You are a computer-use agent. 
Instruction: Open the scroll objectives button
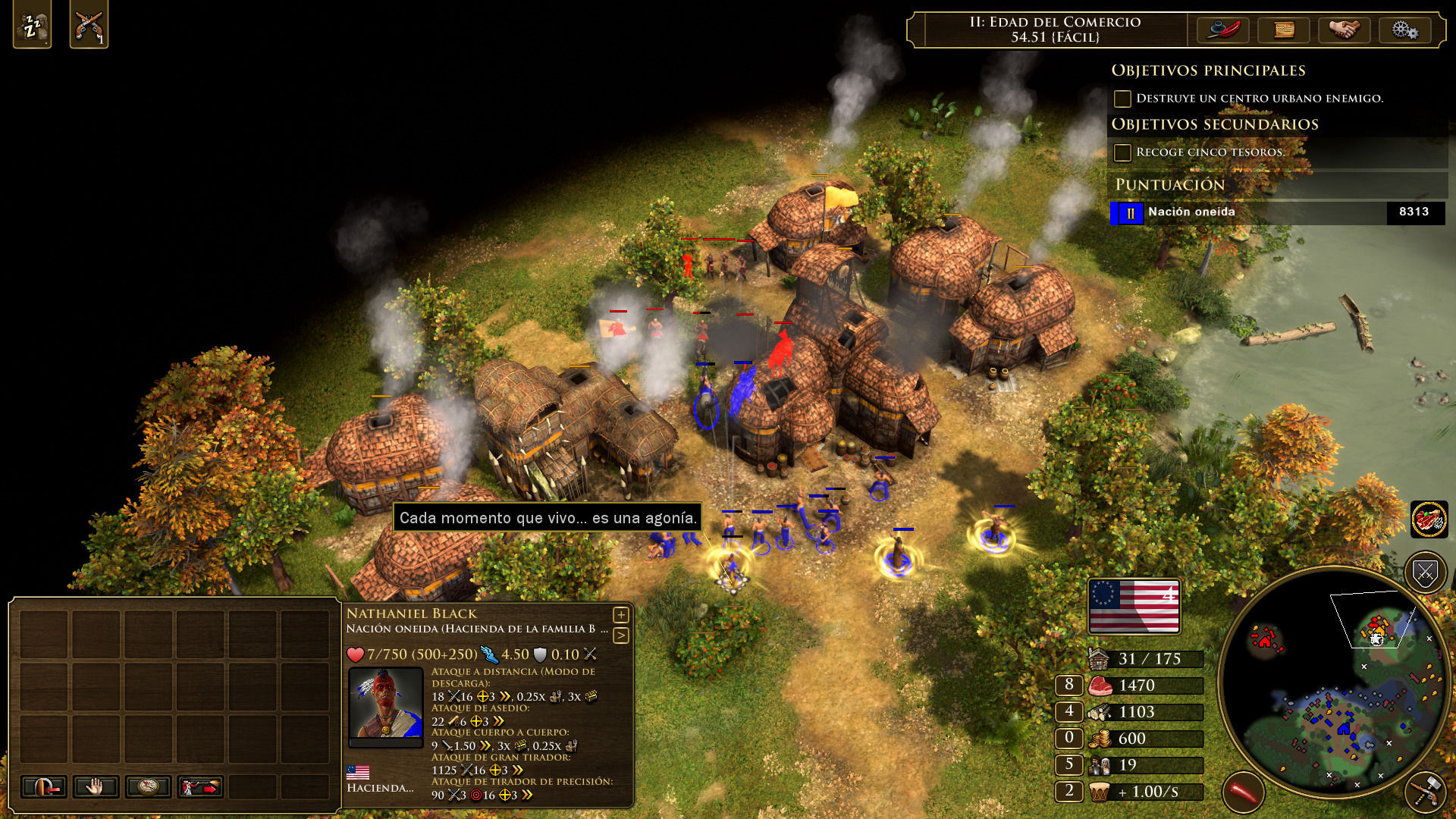pyautogui.click(x=1283, y=30)
